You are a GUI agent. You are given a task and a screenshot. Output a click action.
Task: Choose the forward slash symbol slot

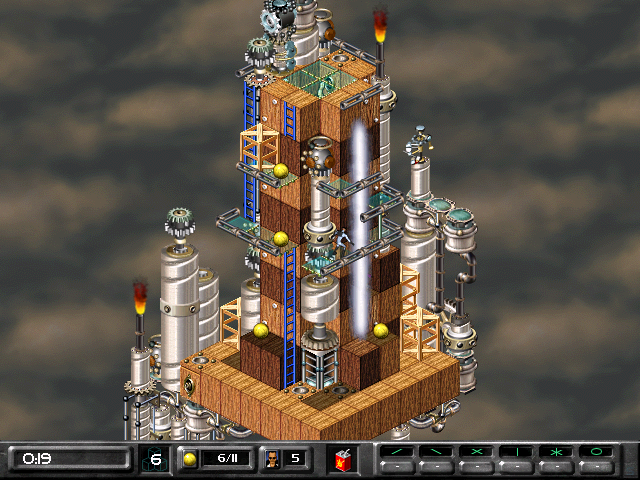pyautogui.click(x=396, y=453)
